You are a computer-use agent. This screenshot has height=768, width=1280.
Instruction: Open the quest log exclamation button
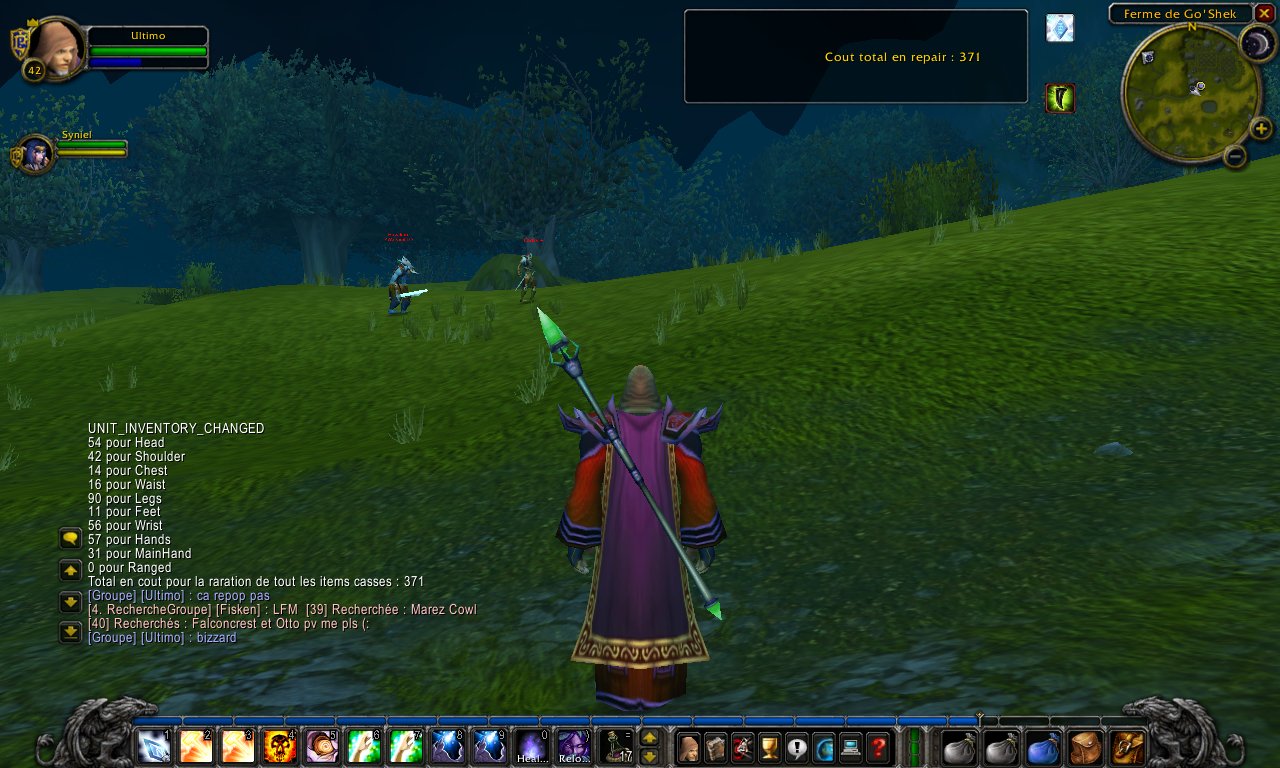(x=797, y=746)
